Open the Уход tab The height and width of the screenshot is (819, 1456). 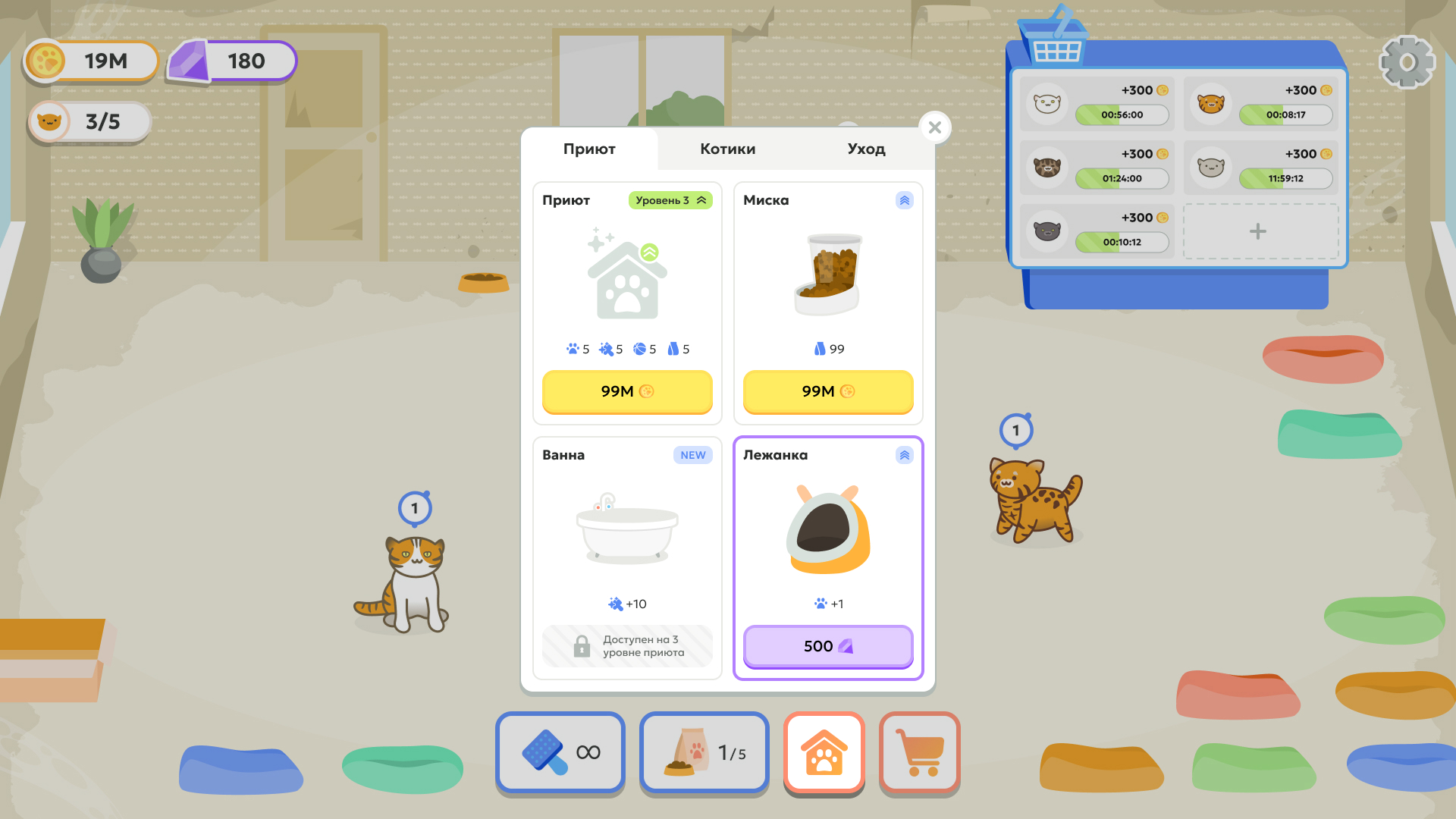tap(865, 149)
